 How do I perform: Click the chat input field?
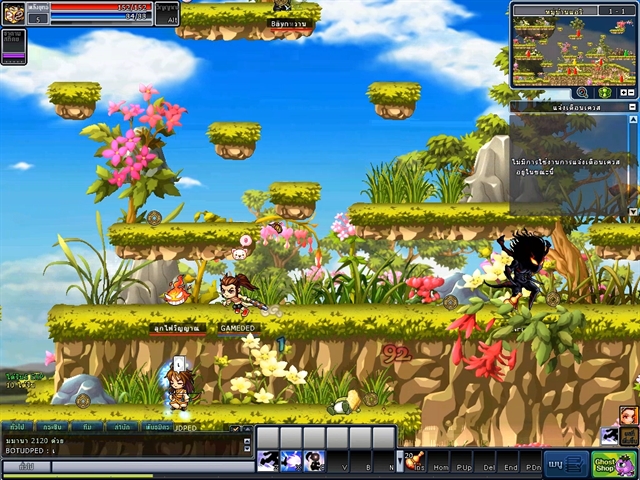[150, 466]
